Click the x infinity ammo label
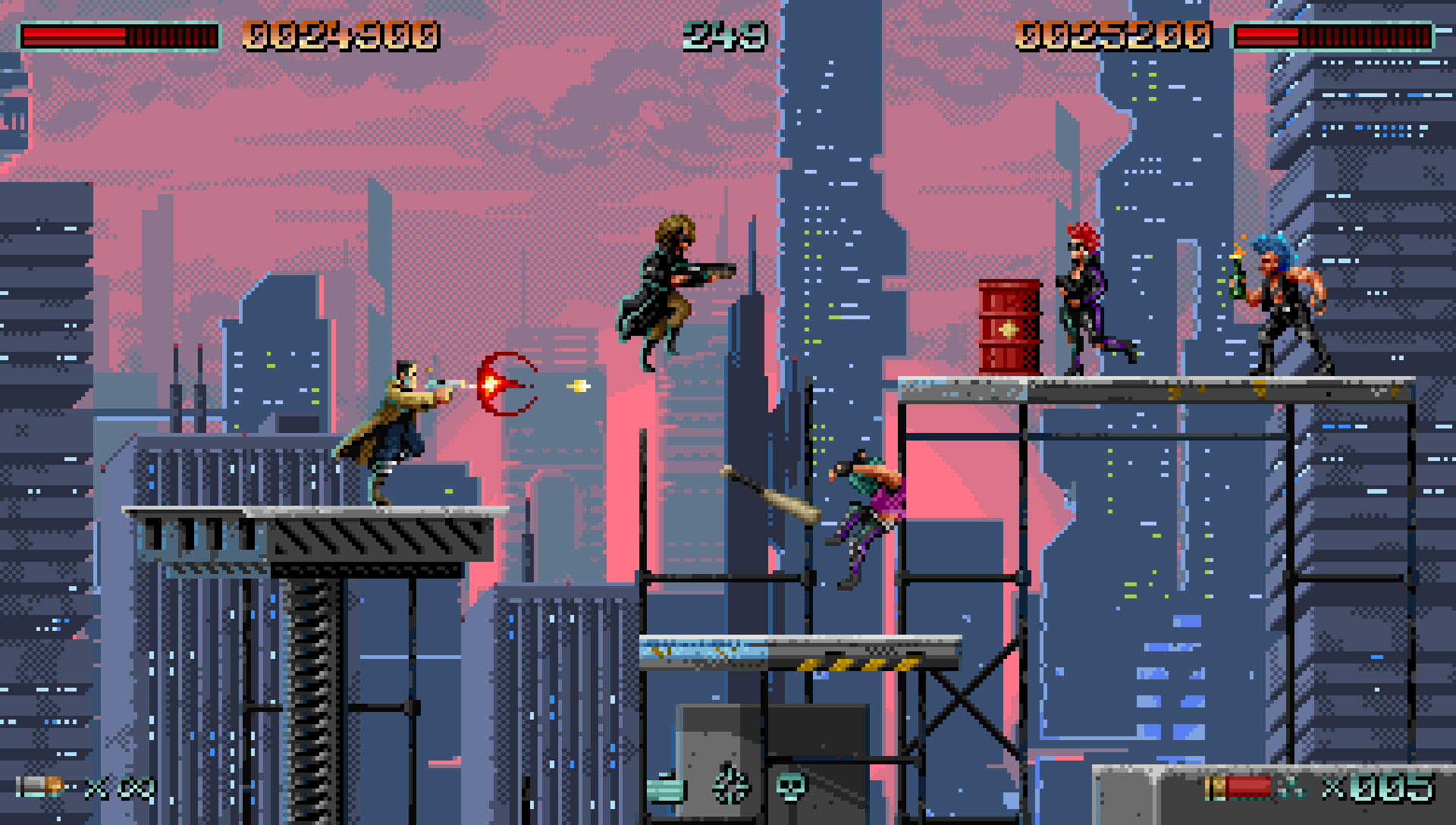This screenshot has height=825, width=1456. 118,787
